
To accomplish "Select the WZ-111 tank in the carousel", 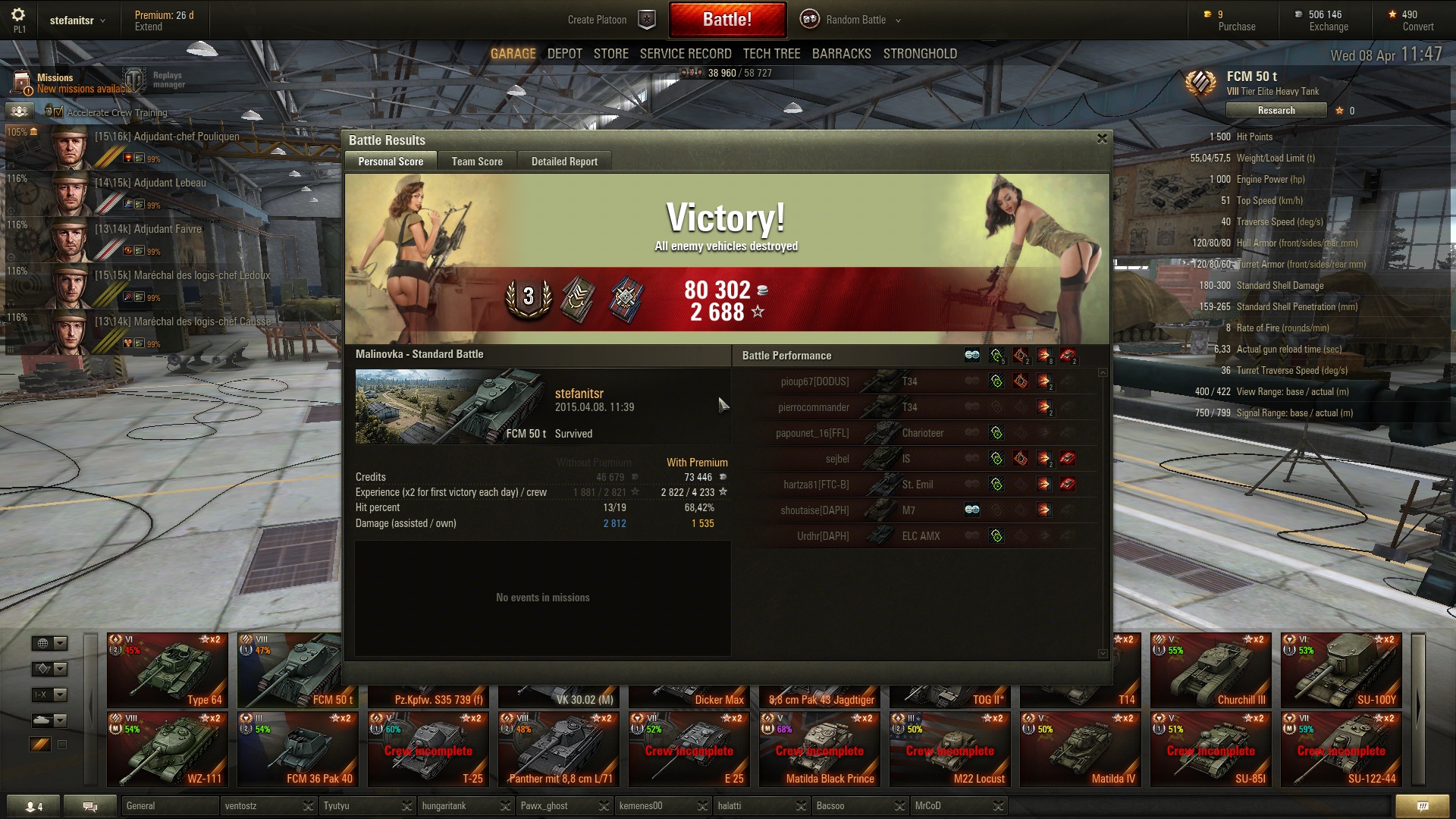I will pyautogui.click(x=168, y=748).
